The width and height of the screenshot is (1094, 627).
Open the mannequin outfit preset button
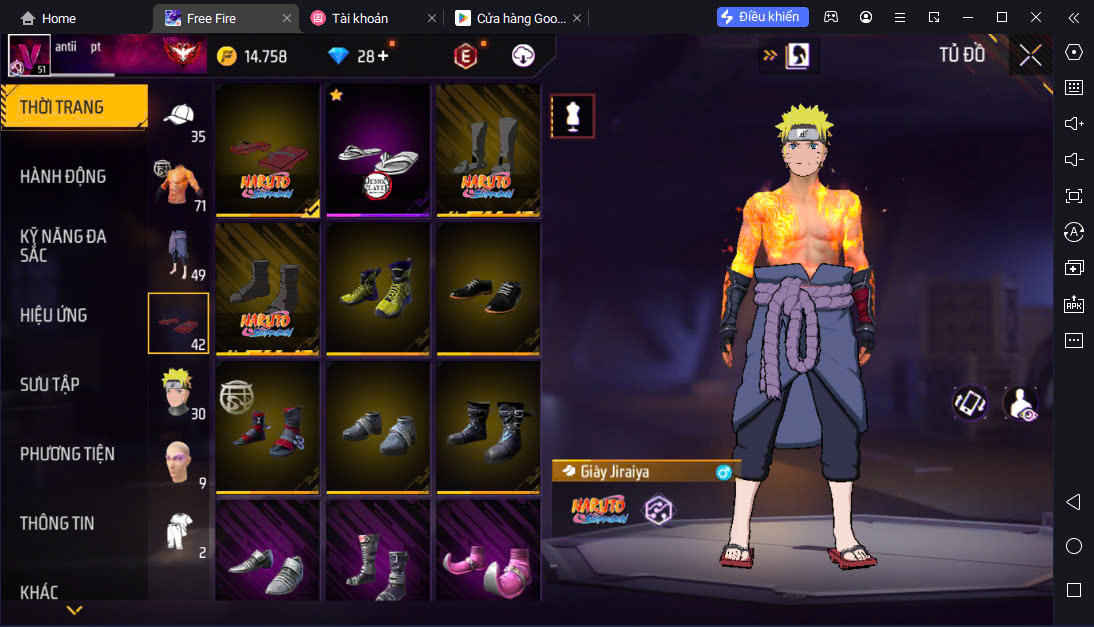click(x=573, y=116)
